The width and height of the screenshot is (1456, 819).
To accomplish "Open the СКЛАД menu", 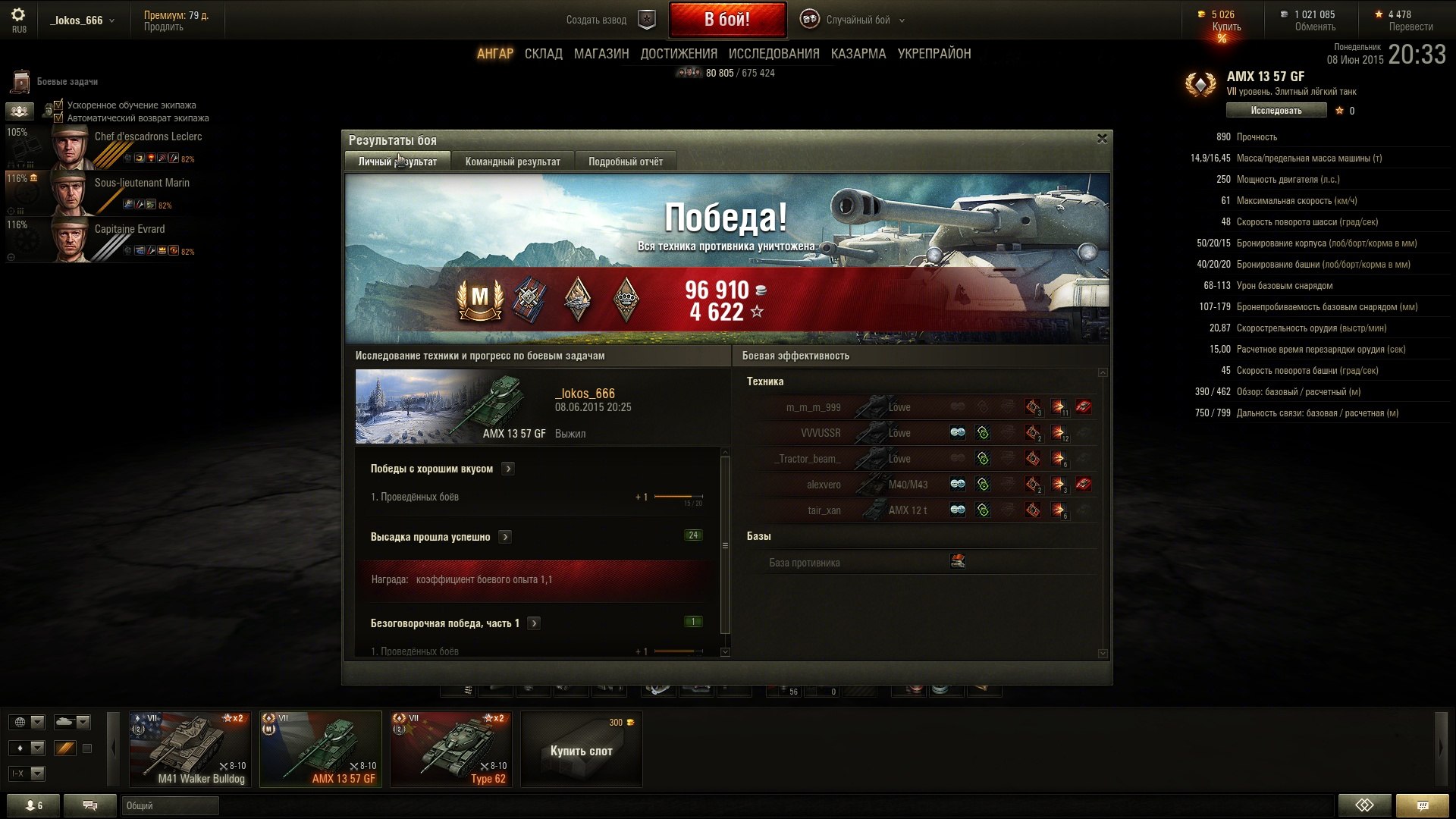I will pos(543,54).
